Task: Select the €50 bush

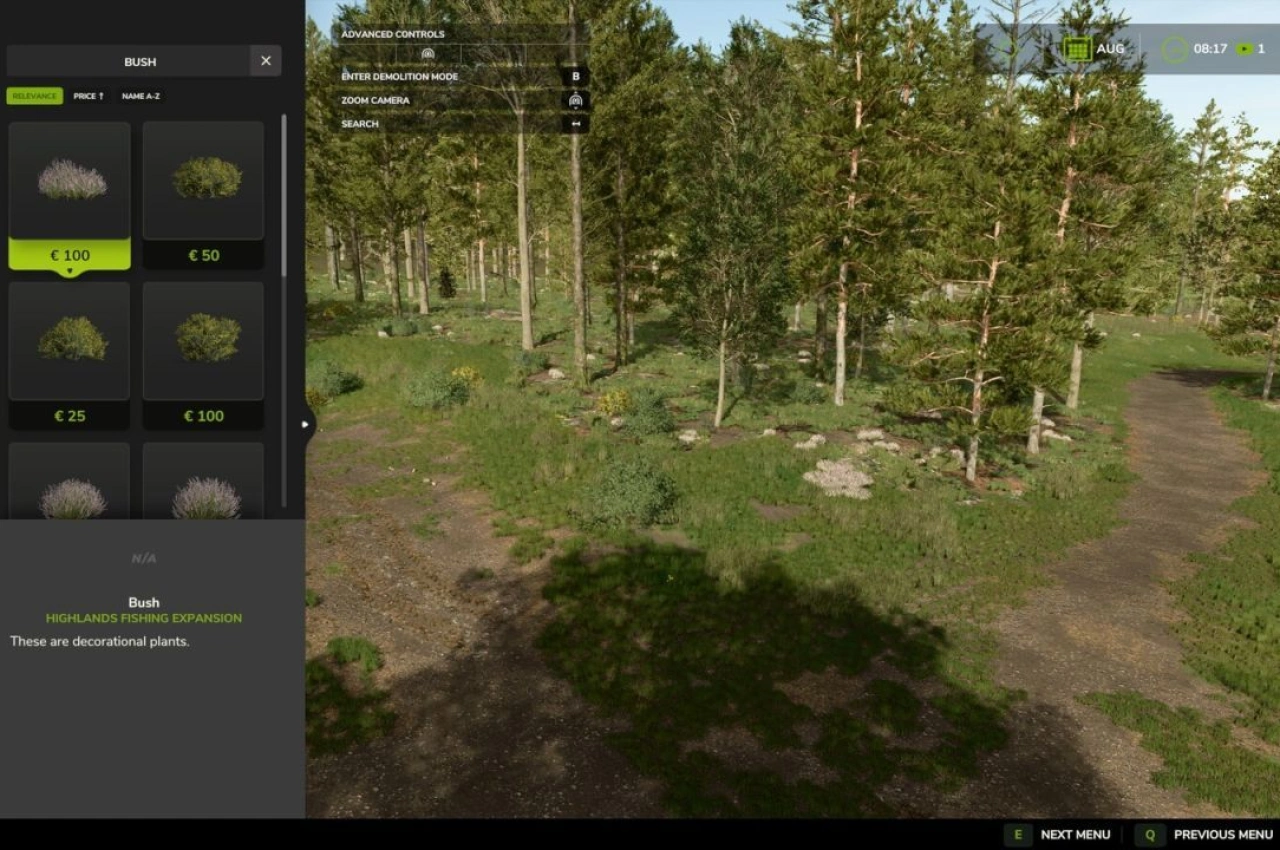Action: (203, 180)
